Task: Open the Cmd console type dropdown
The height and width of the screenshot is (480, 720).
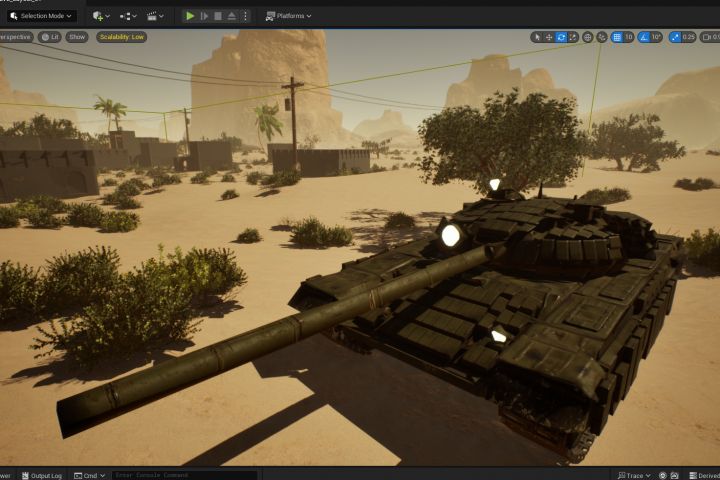Action: pyautogui.click(x=90, y=475)
